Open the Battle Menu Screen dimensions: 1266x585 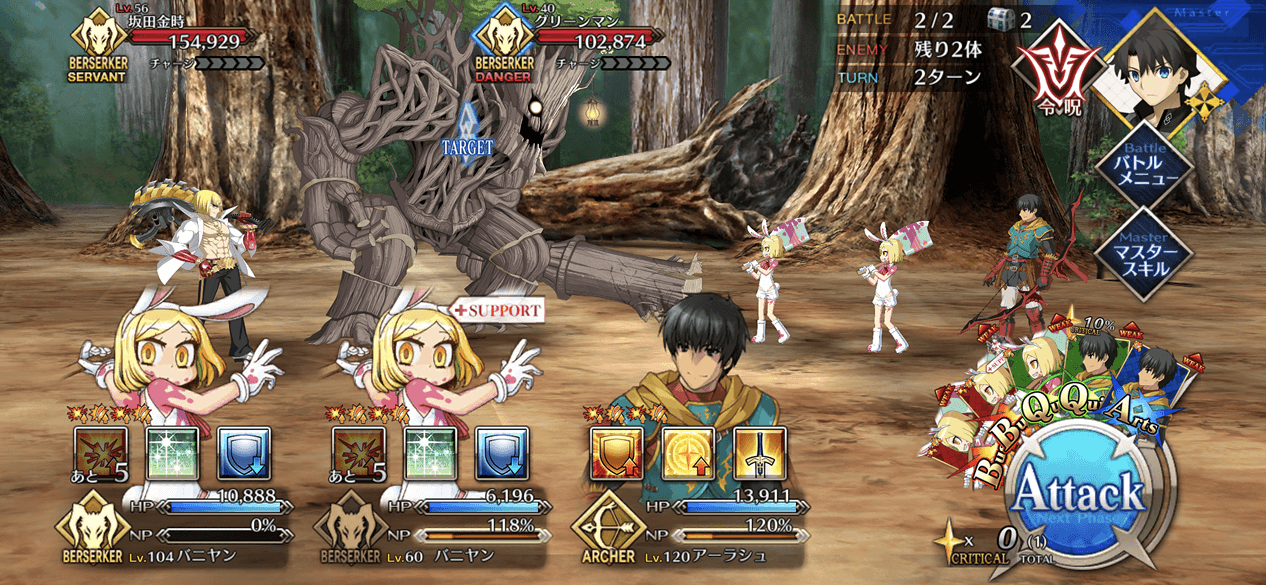[1143, 164]
